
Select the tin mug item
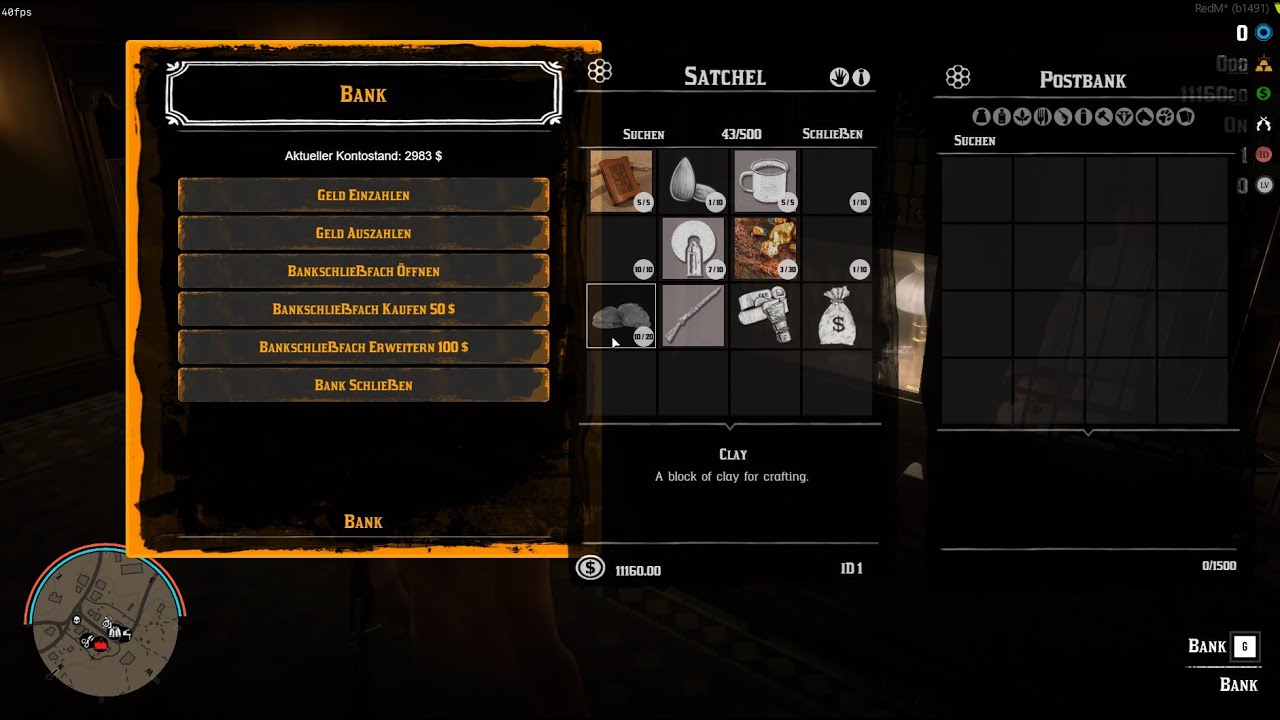tap(765, 181)
